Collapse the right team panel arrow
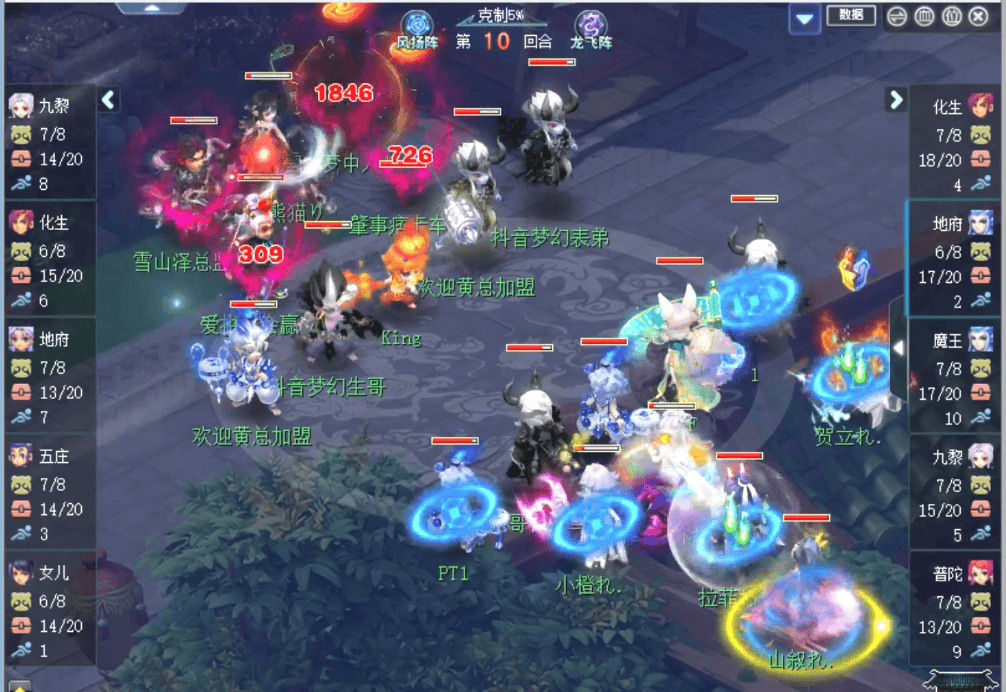This screenshot has width=1006, height=692. (895, 99)
